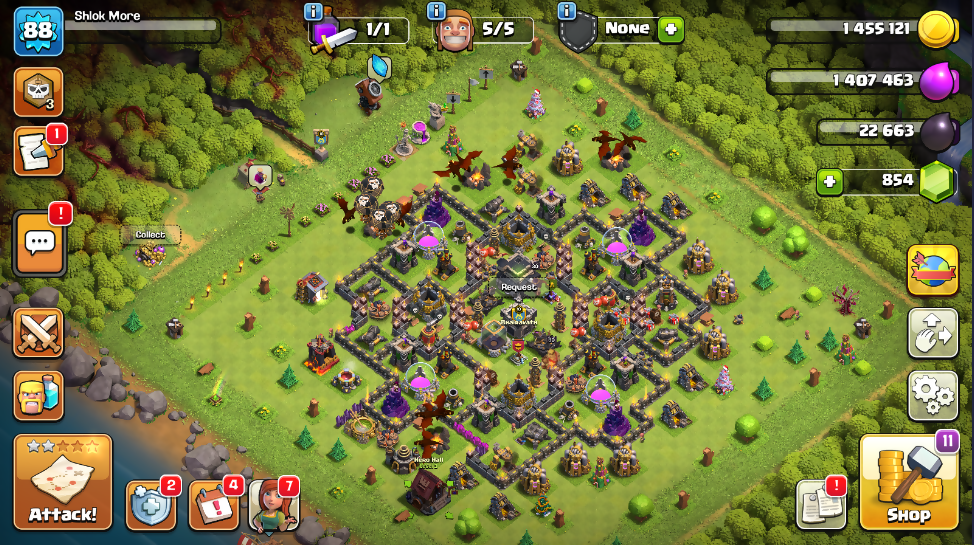Show info for the 5/5 builders counter
Viewport: 974px width, 545px height.
(x=436, y=12)
